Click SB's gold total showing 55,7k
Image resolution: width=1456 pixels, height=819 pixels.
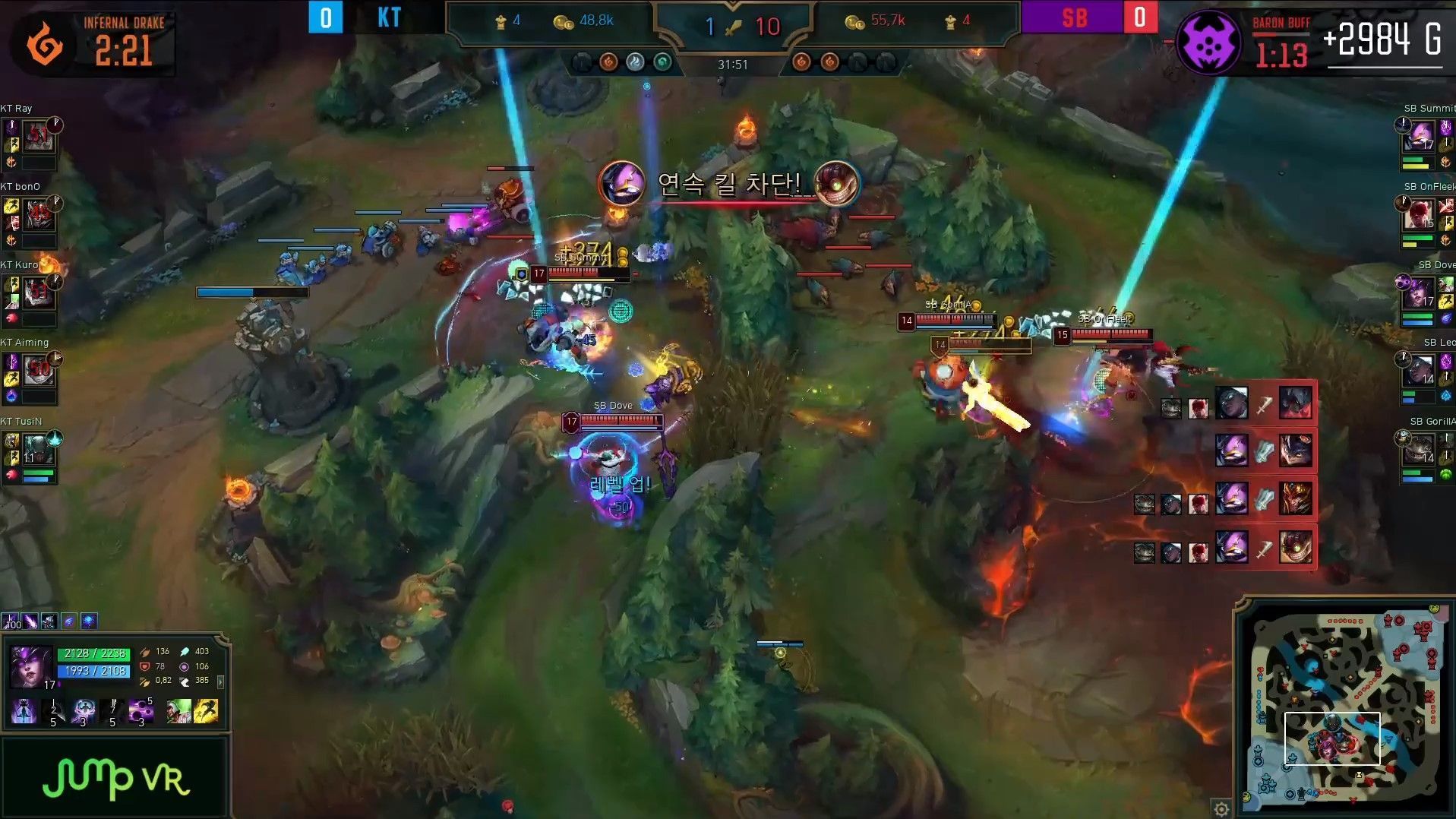(x=889, y=21)
